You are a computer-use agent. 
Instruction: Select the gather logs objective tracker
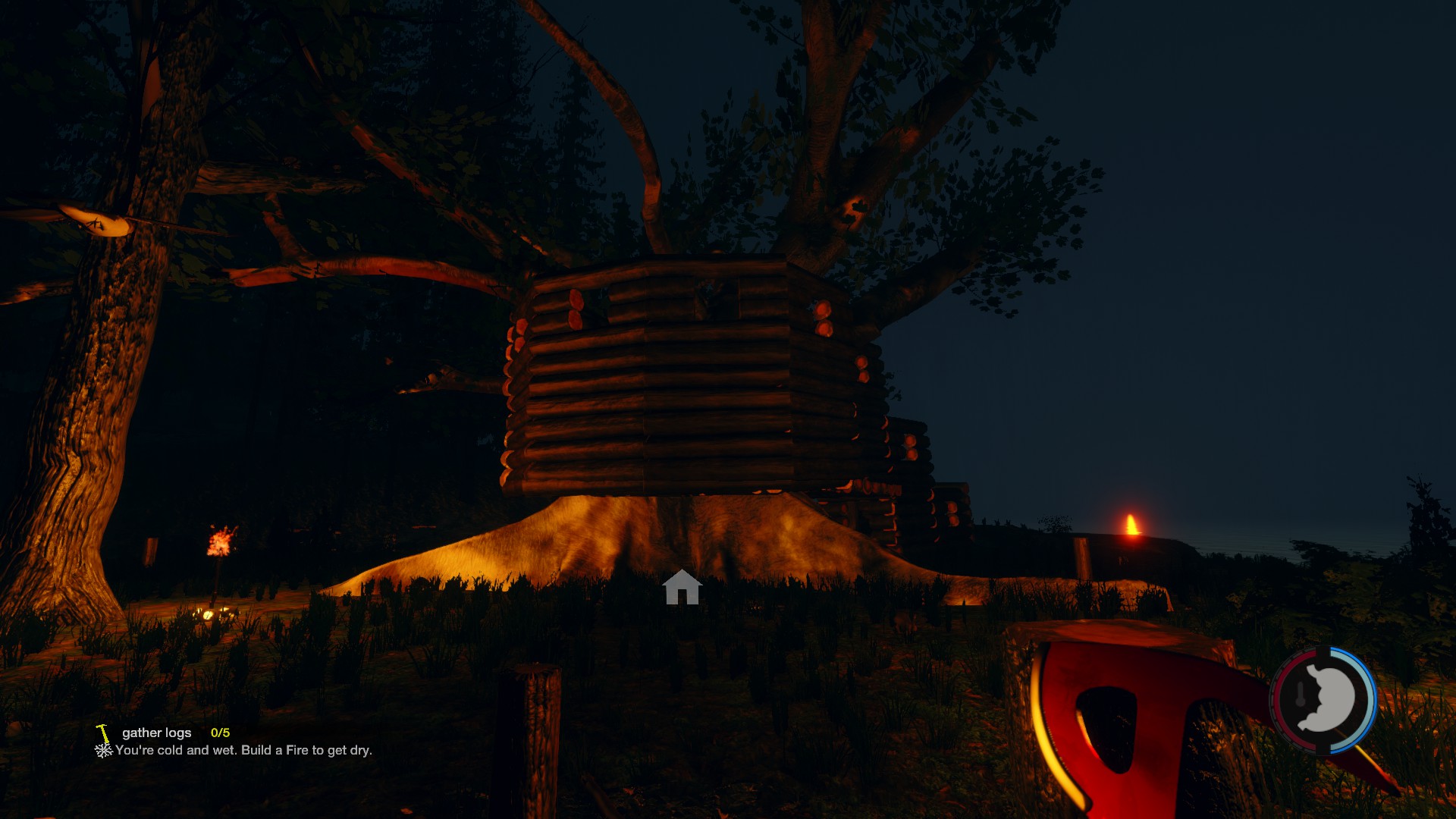157,733
